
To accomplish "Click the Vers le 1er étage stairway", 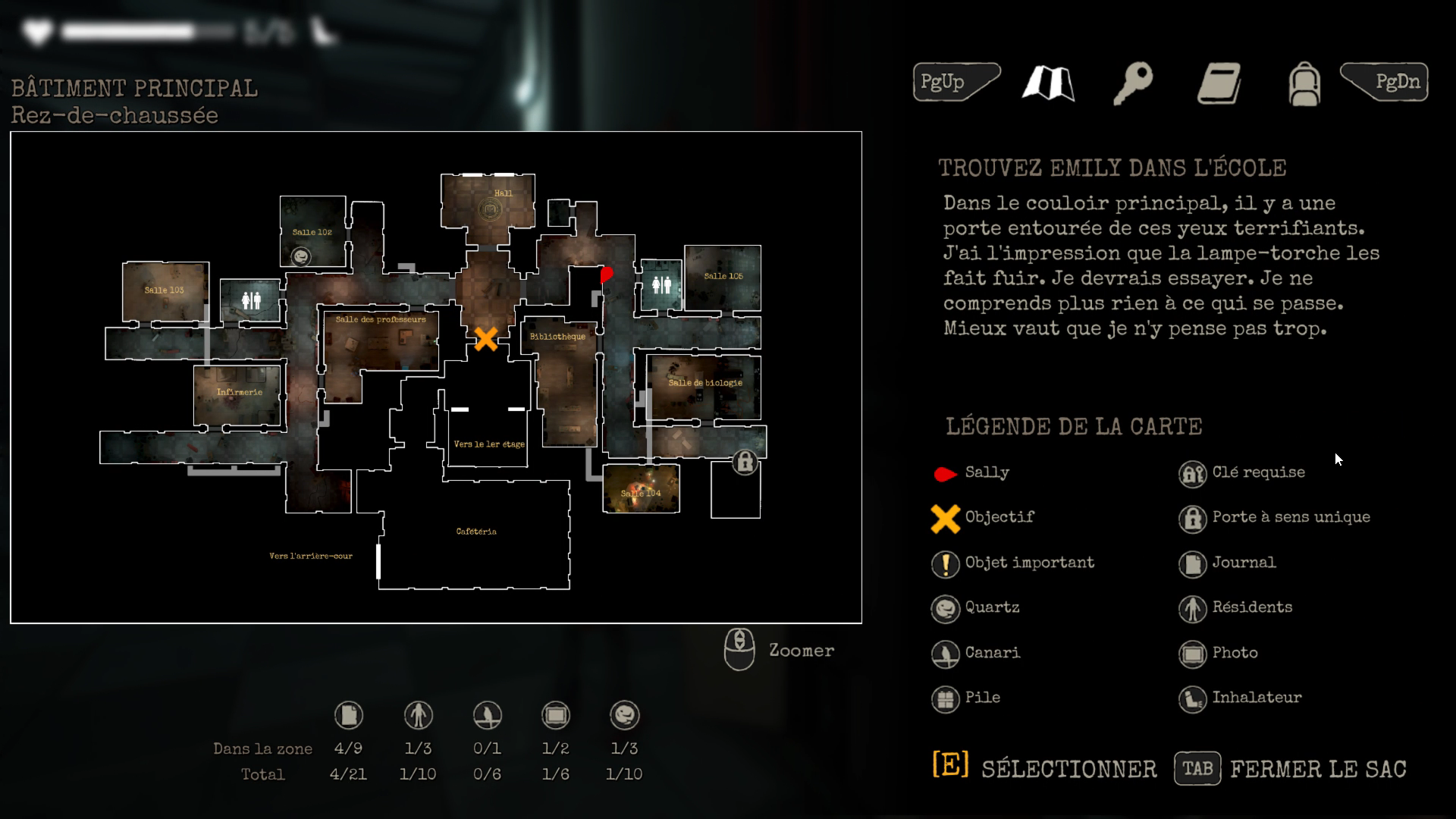I will (x=488, y=444).
